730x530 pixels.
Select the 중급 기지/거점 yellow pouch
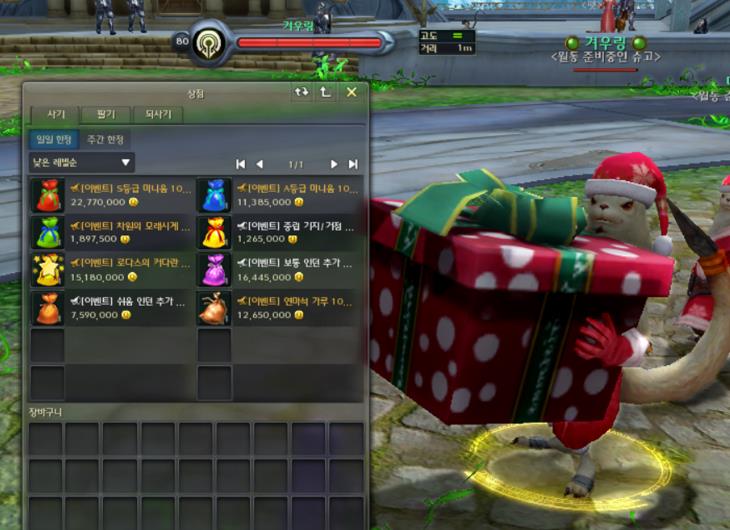point(213,232)
